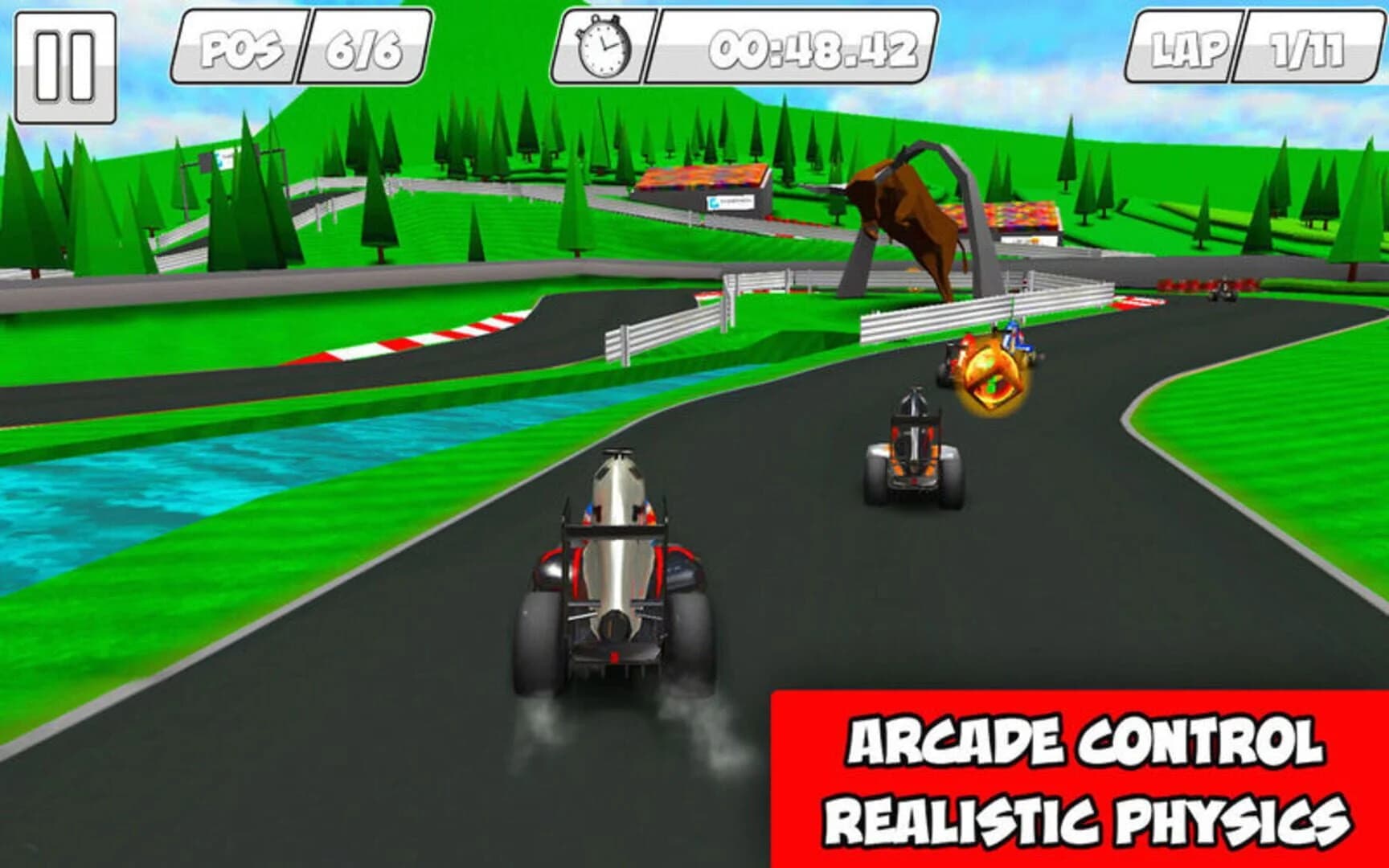Tap the POS label icon box

pos(241,50)
